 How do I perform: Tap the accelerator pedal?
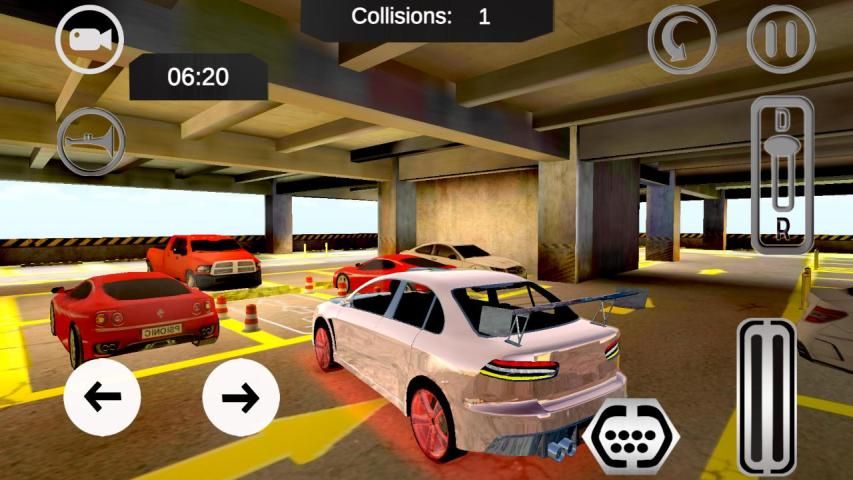(x=767, y=397)
